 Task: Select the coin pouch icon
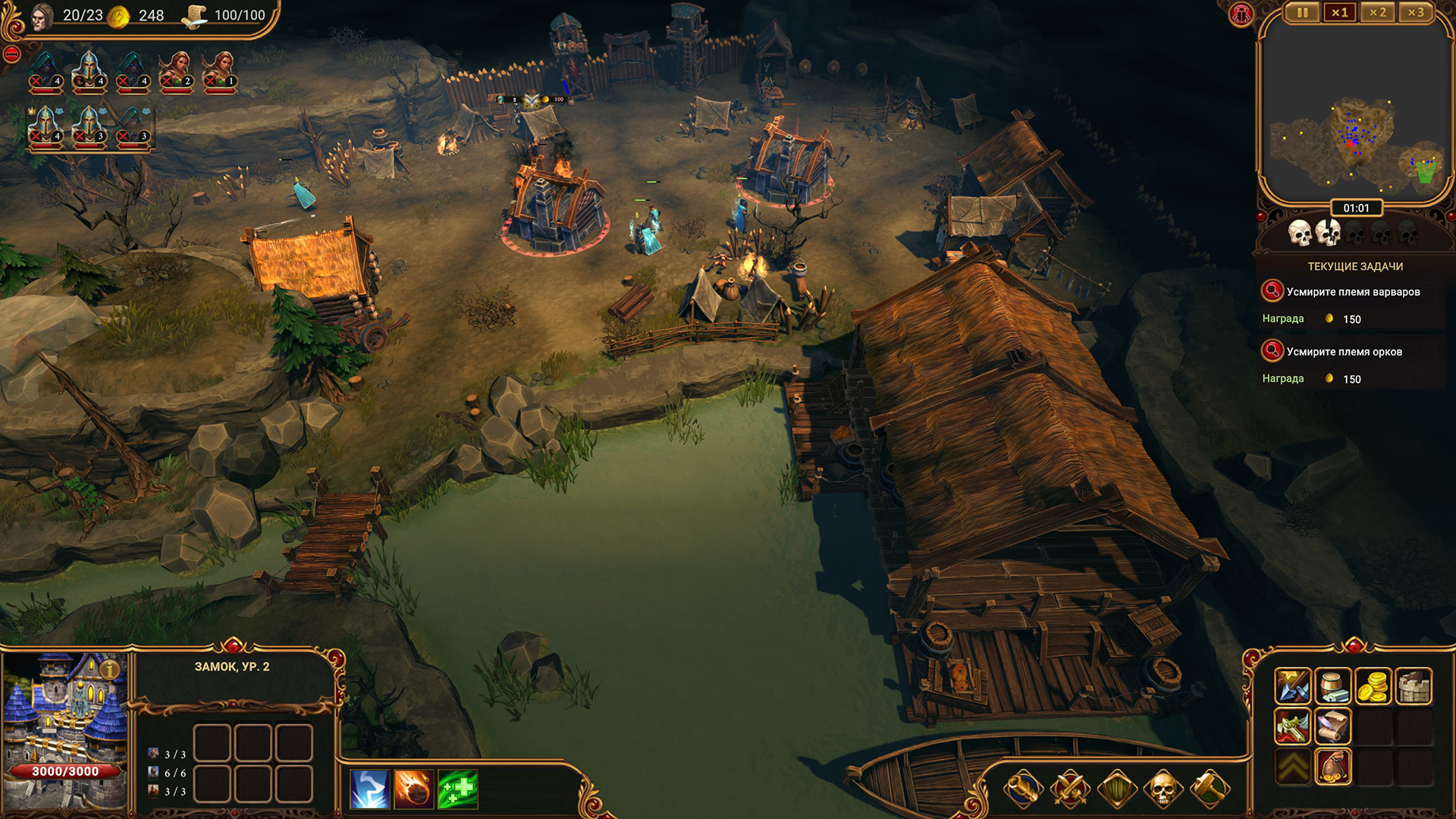(1332, 767)
